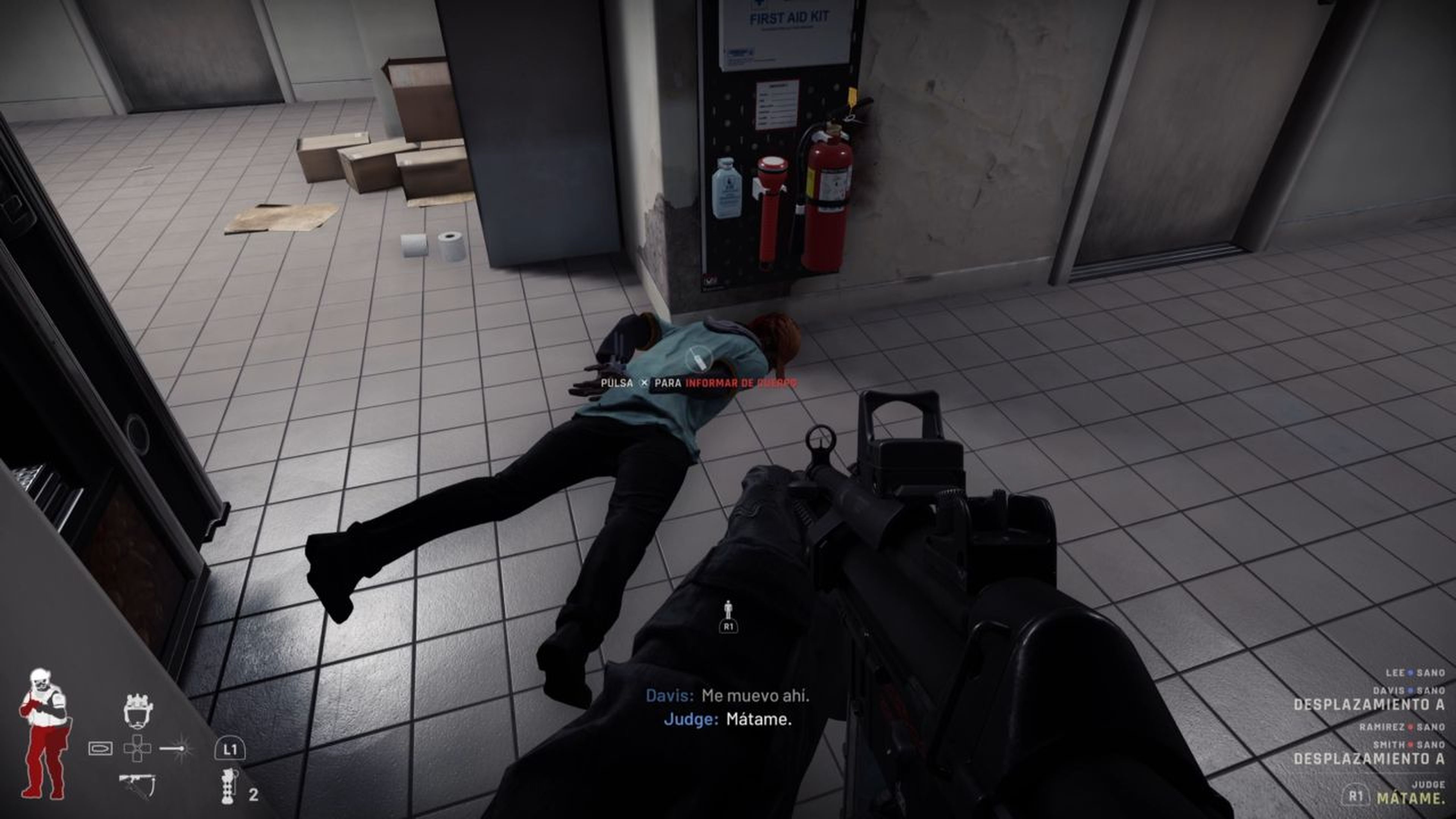
Task: Click the Judge entry in the squad list
Action: point(1428,784)
